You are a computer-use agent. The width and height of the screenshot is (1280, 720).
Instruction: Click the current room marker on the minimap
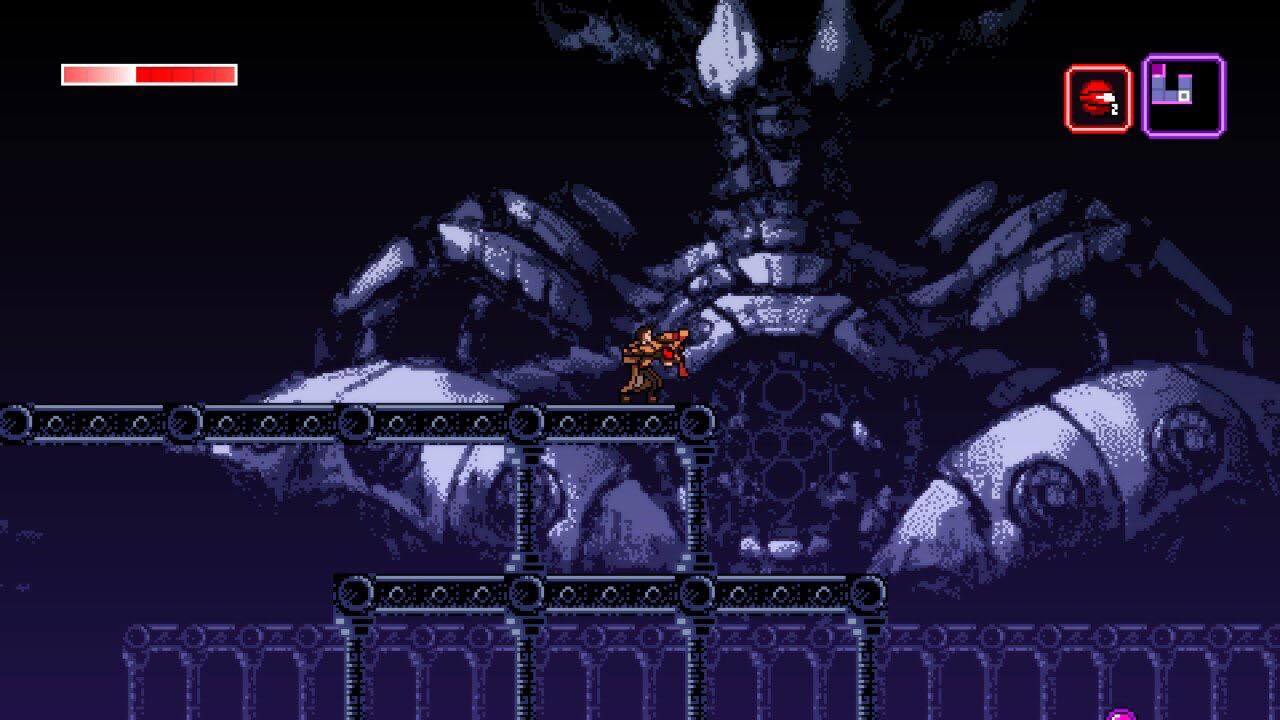click(x=1184, y=96)
